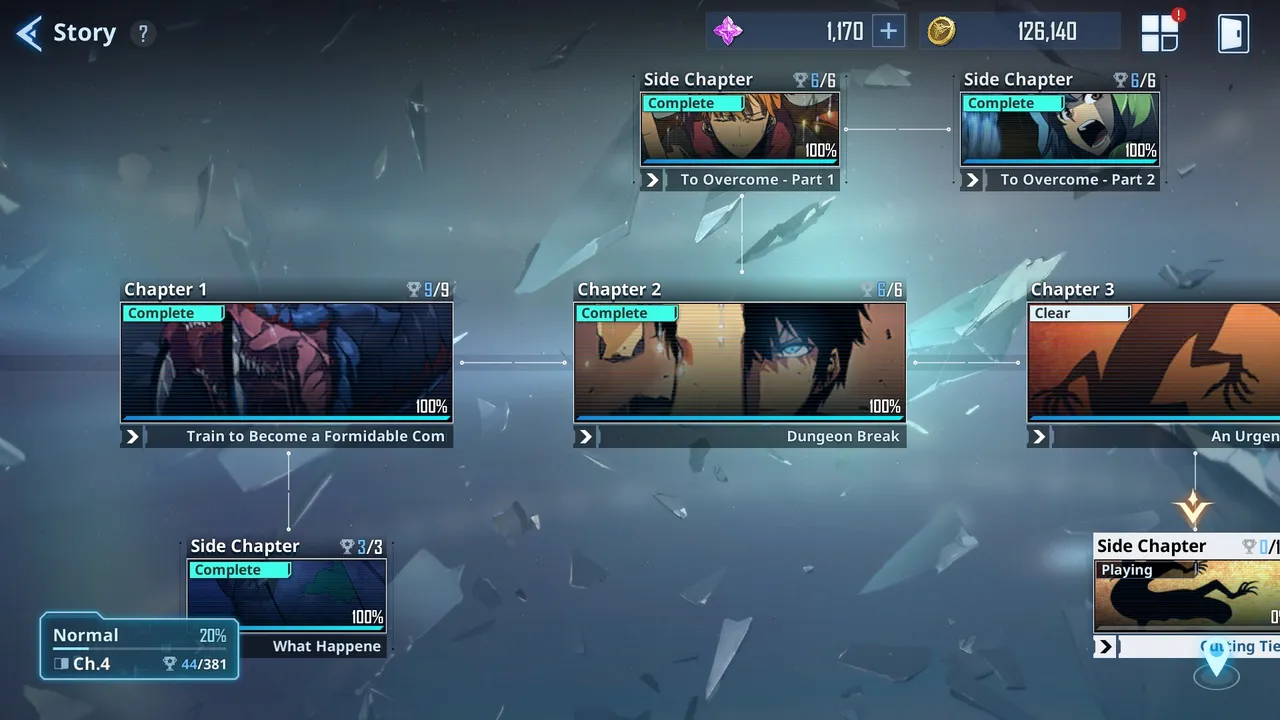Choose Chapter 3 marked Clear
The height and width of the screenshot is (720, 1280).
(x=1154, y=363)
